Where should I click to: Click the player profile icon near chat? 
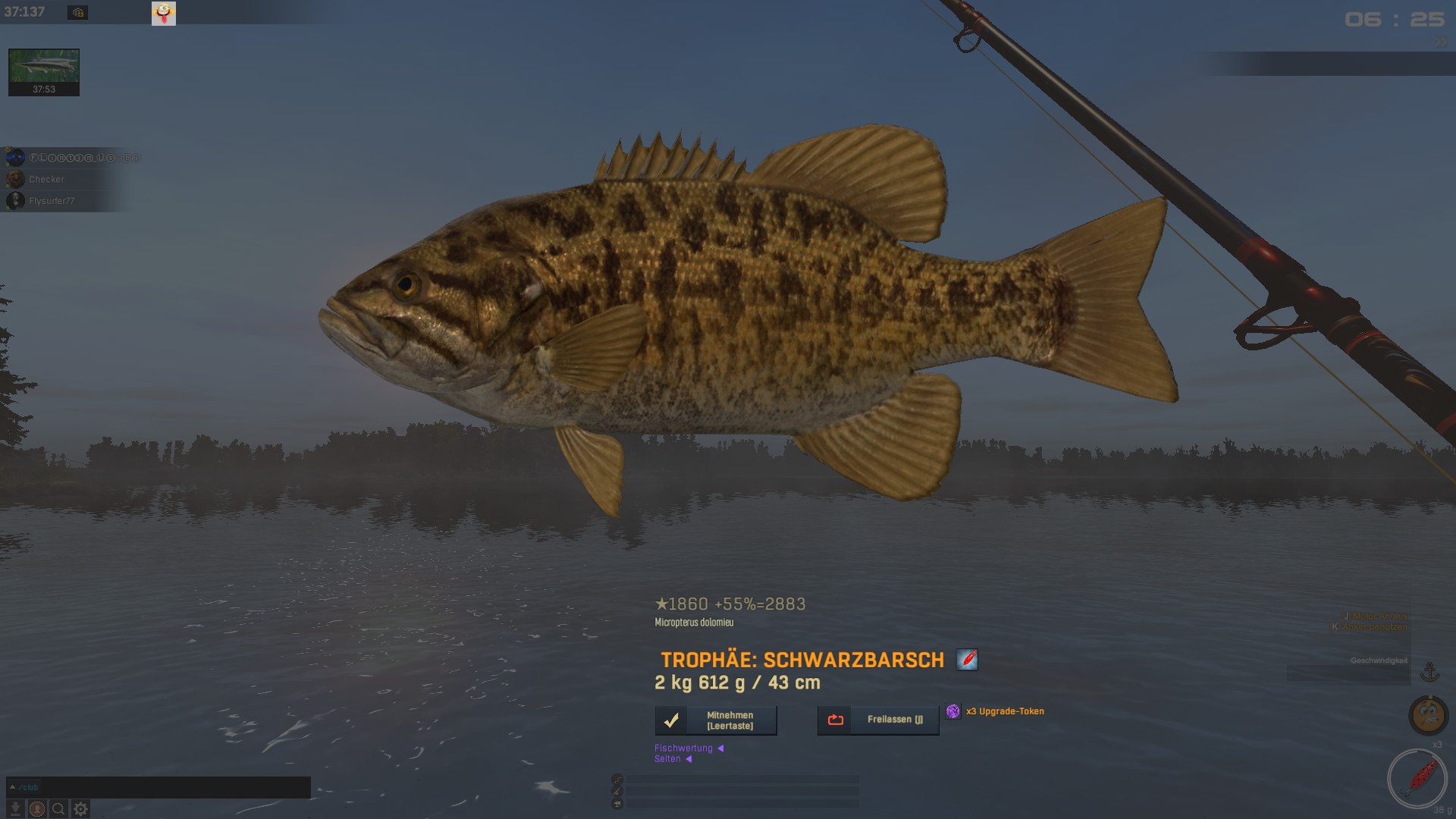pos(37,809)
